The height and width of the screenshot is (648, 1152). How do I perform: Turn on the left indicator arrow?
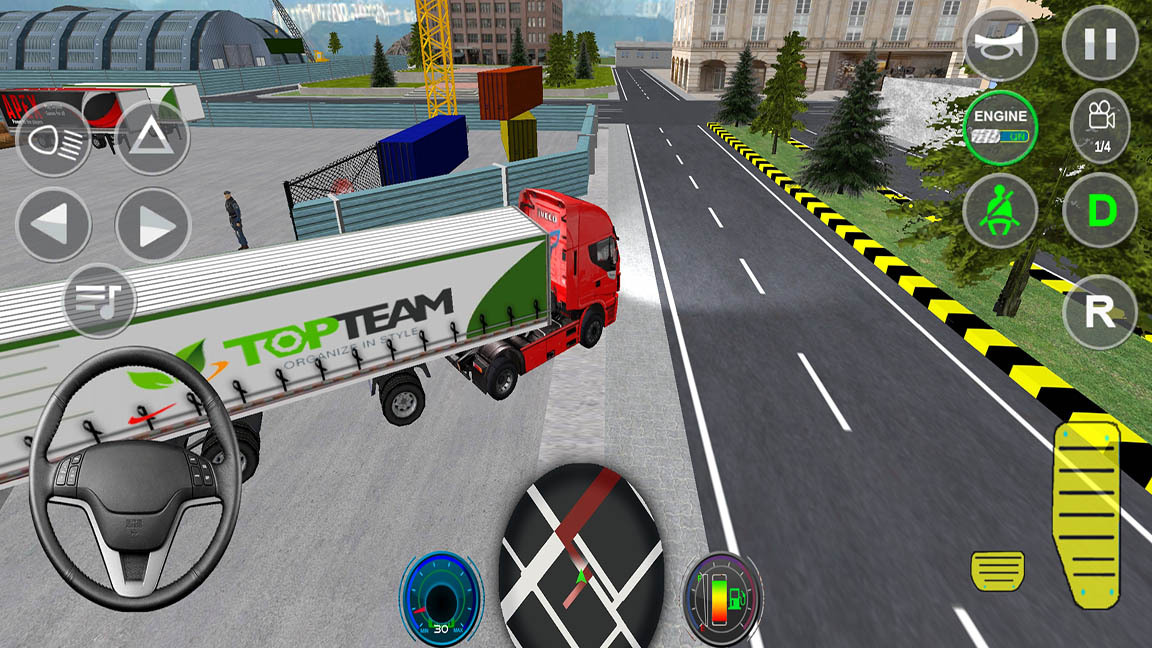click(x=53, y=225)
